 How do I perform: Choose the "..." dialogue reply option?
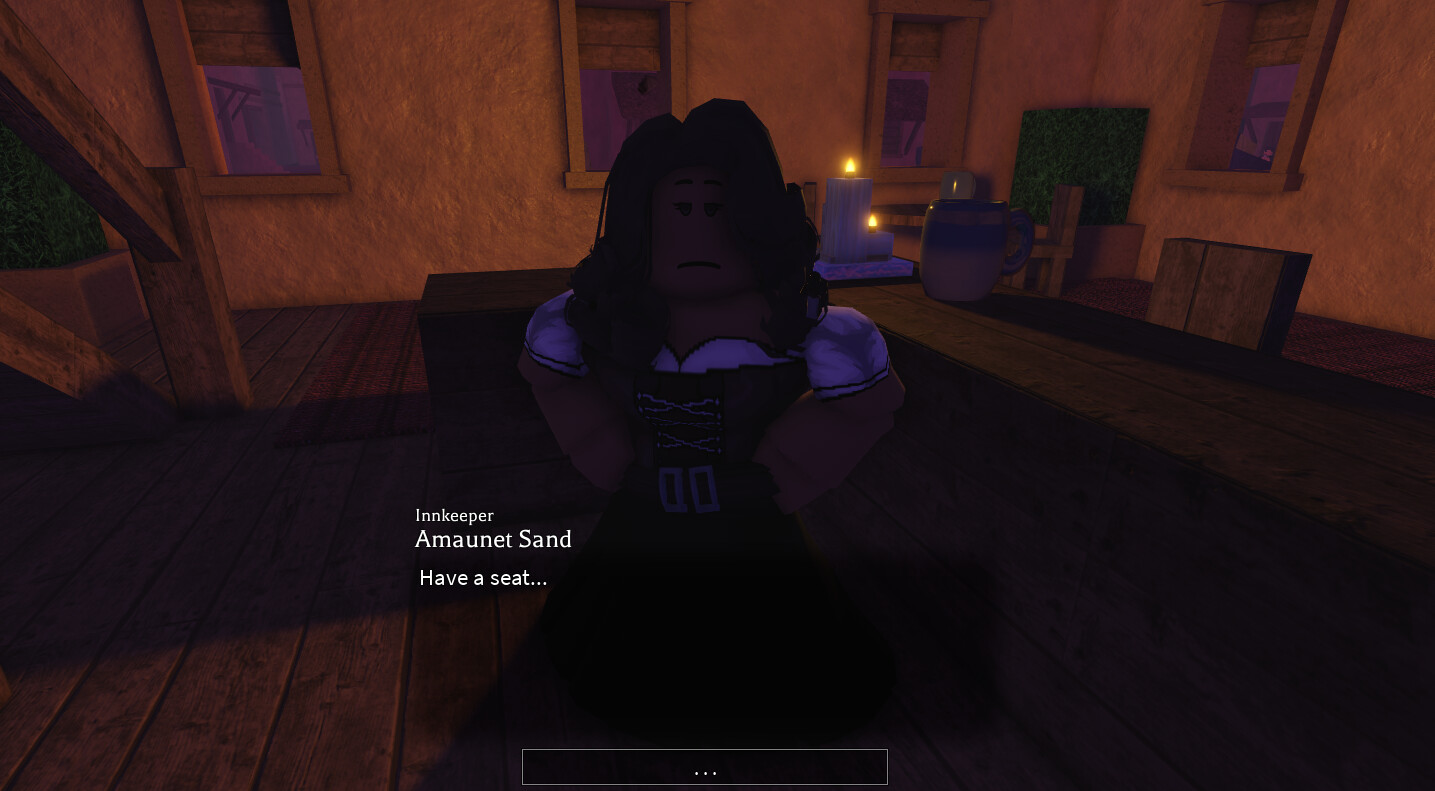coord(704,767)
